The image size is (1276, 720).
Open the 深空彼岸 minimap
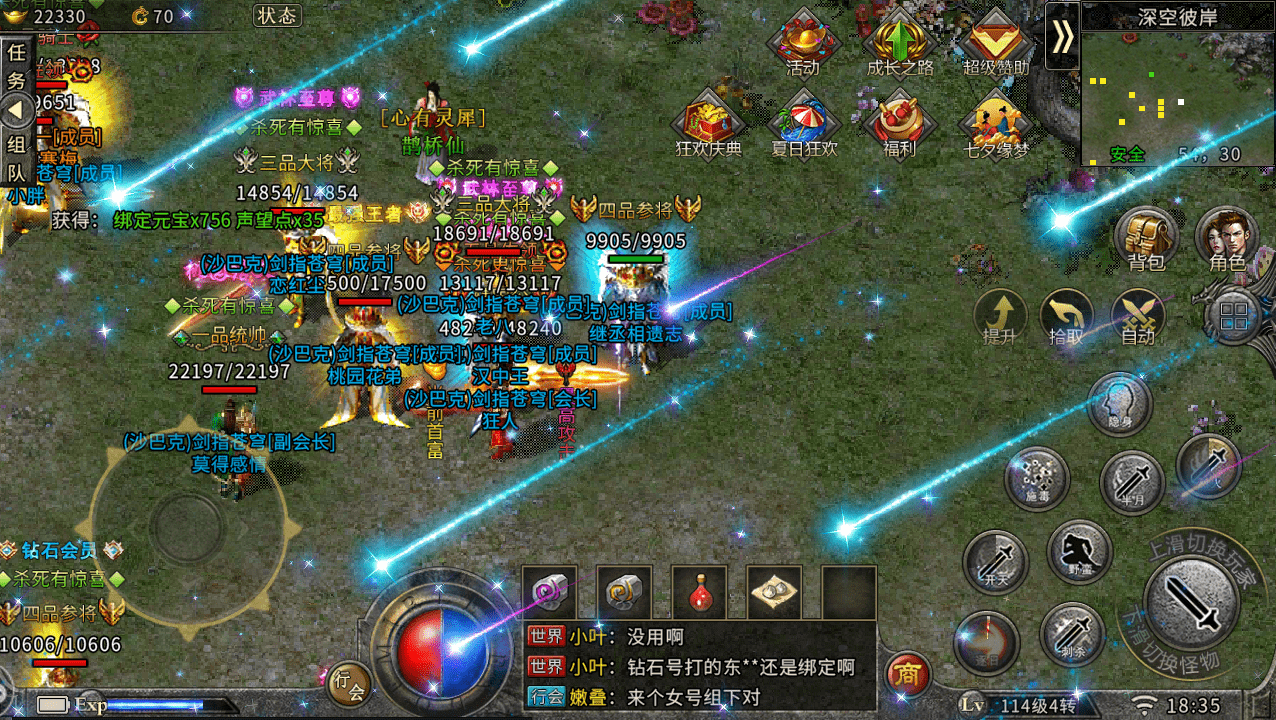[x=1176, y=92]
